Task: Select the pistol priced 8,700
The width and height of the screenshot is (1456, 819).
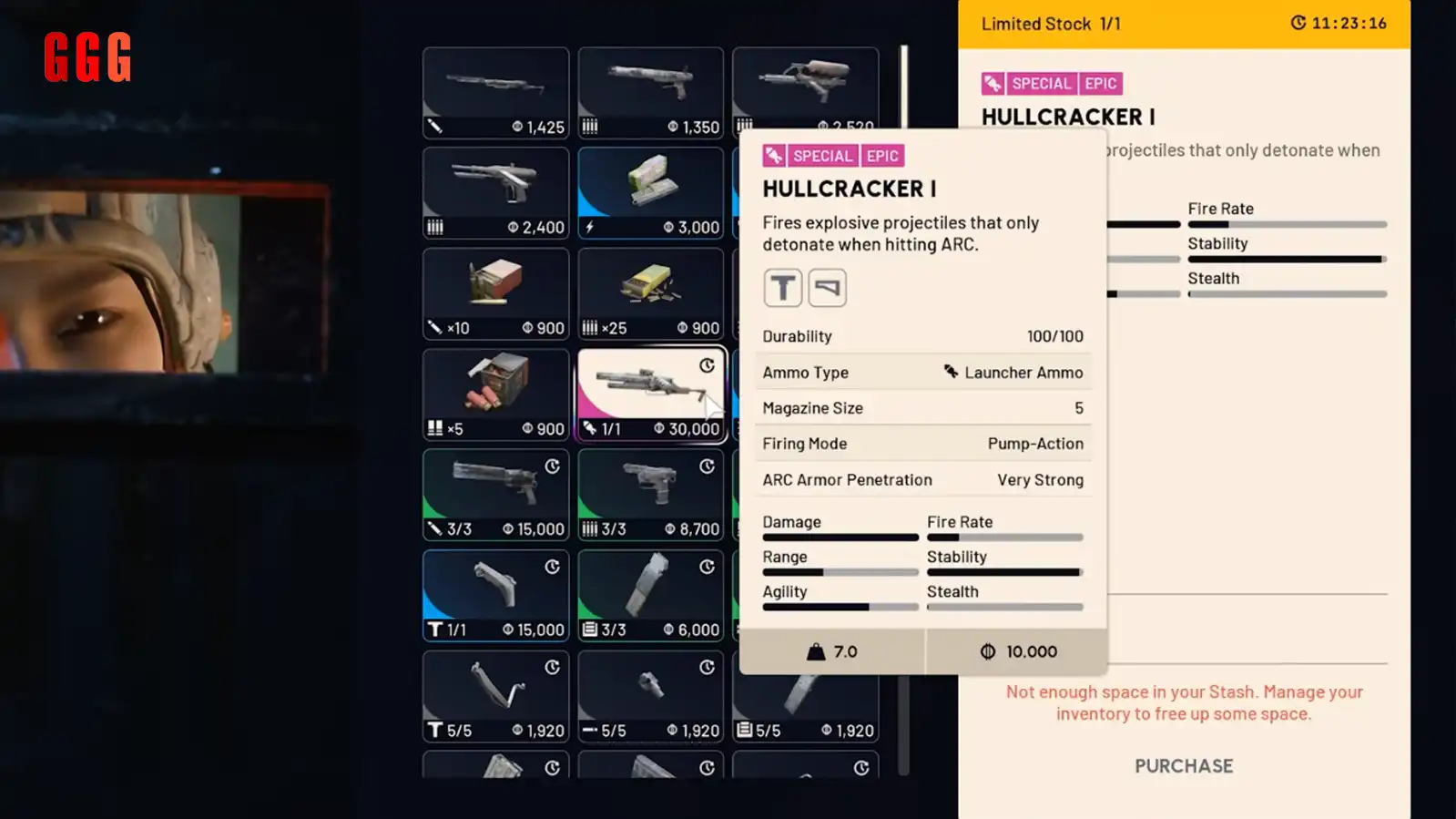Action: 650,495
